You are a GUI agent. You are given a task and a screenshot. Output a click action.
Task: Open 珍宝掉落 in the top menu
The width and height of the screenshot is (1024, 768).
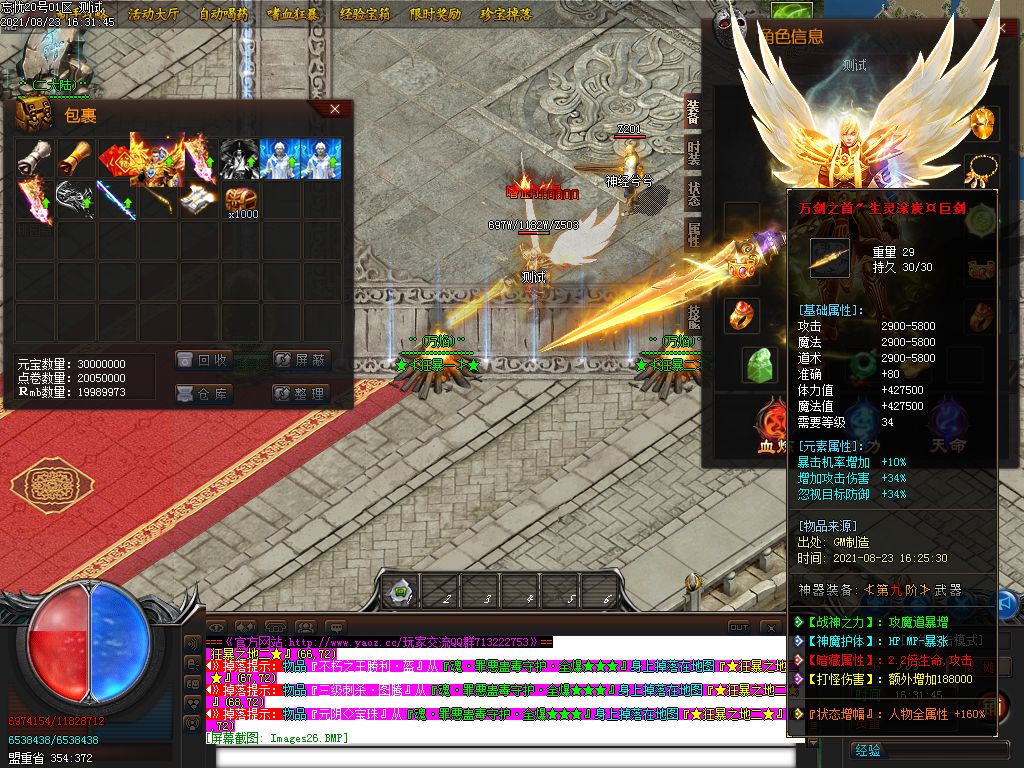pyautogui.click(x=506, y=15)
